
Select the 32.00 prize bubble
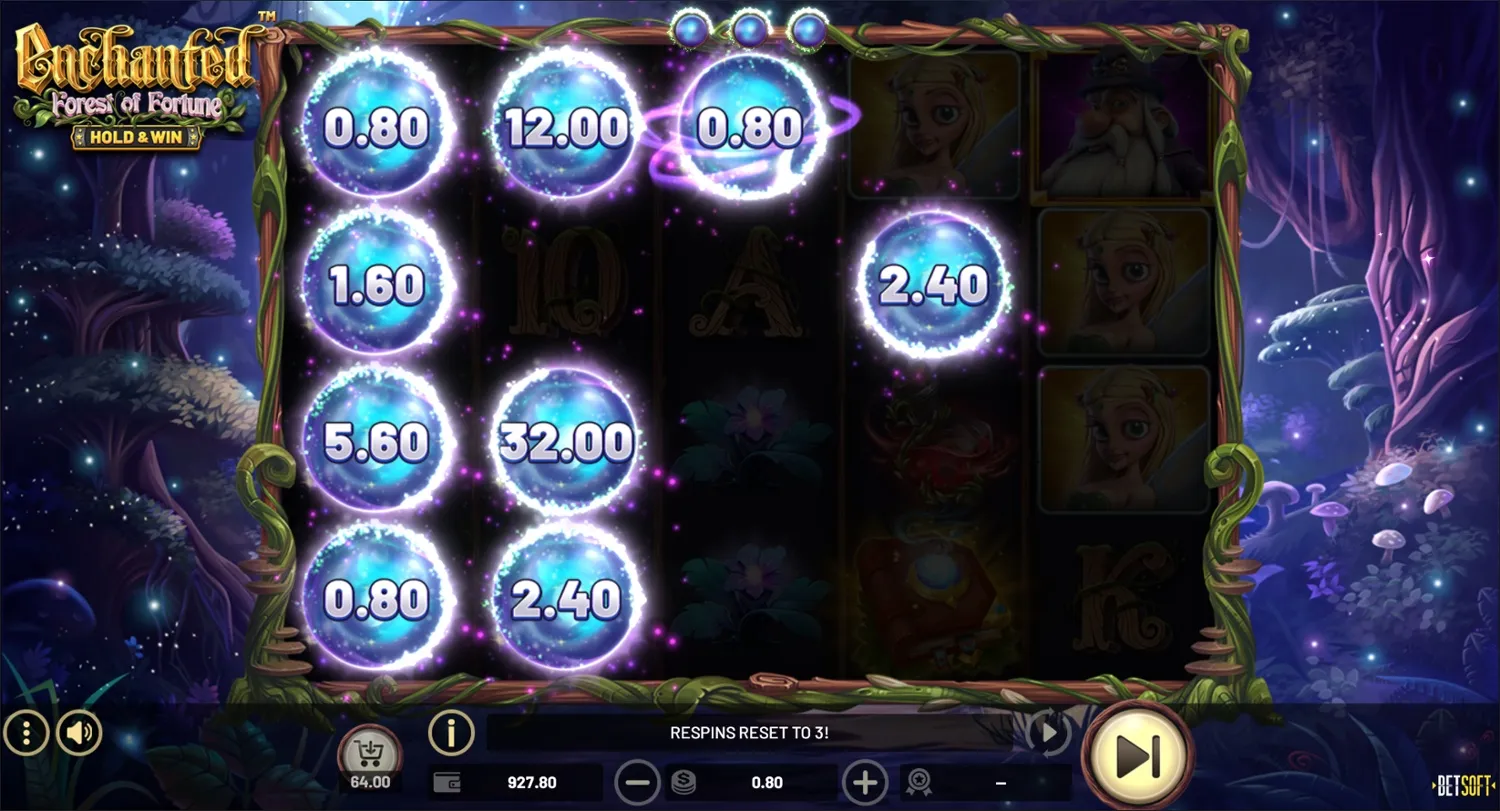click(565, 441)
